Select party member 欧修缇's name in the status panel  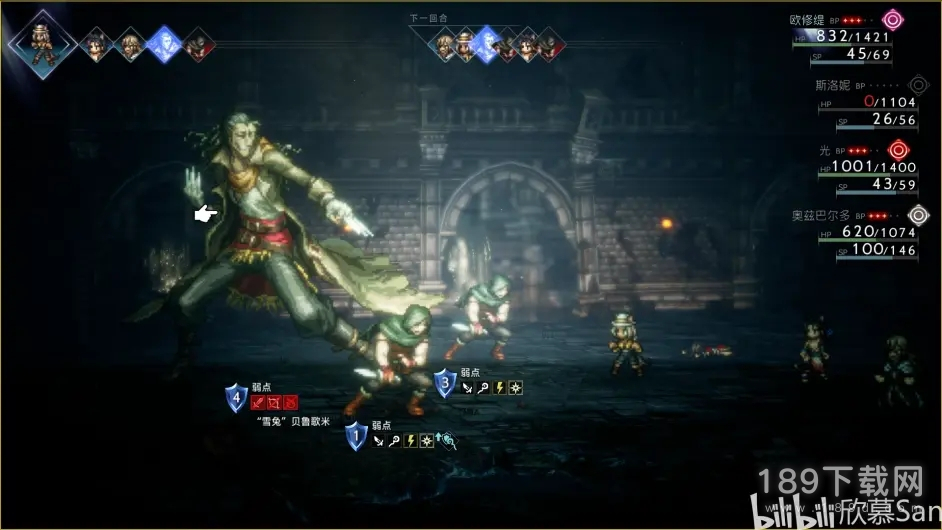(x=808, y=19)
